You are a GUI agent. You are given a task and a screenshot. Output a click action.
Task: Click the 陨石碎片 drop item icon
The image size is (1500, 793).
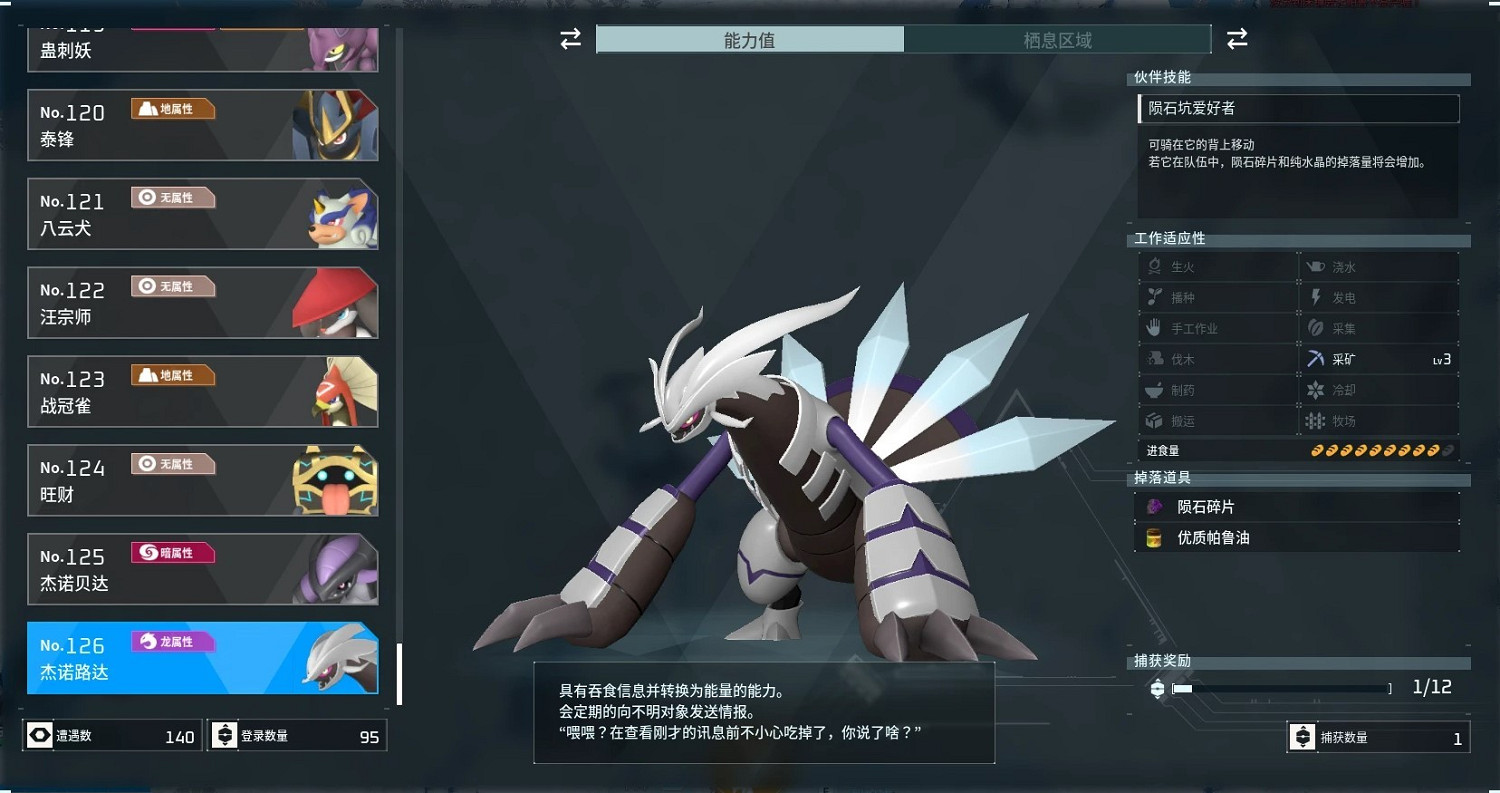(x=1156, y=506)
